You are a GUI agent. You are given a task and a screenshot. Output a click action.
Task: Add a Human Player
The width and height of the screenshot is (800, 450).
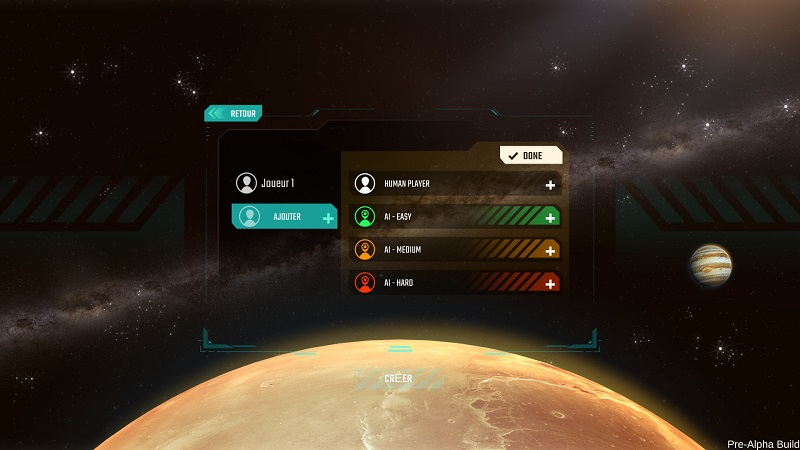coord(456,184)
